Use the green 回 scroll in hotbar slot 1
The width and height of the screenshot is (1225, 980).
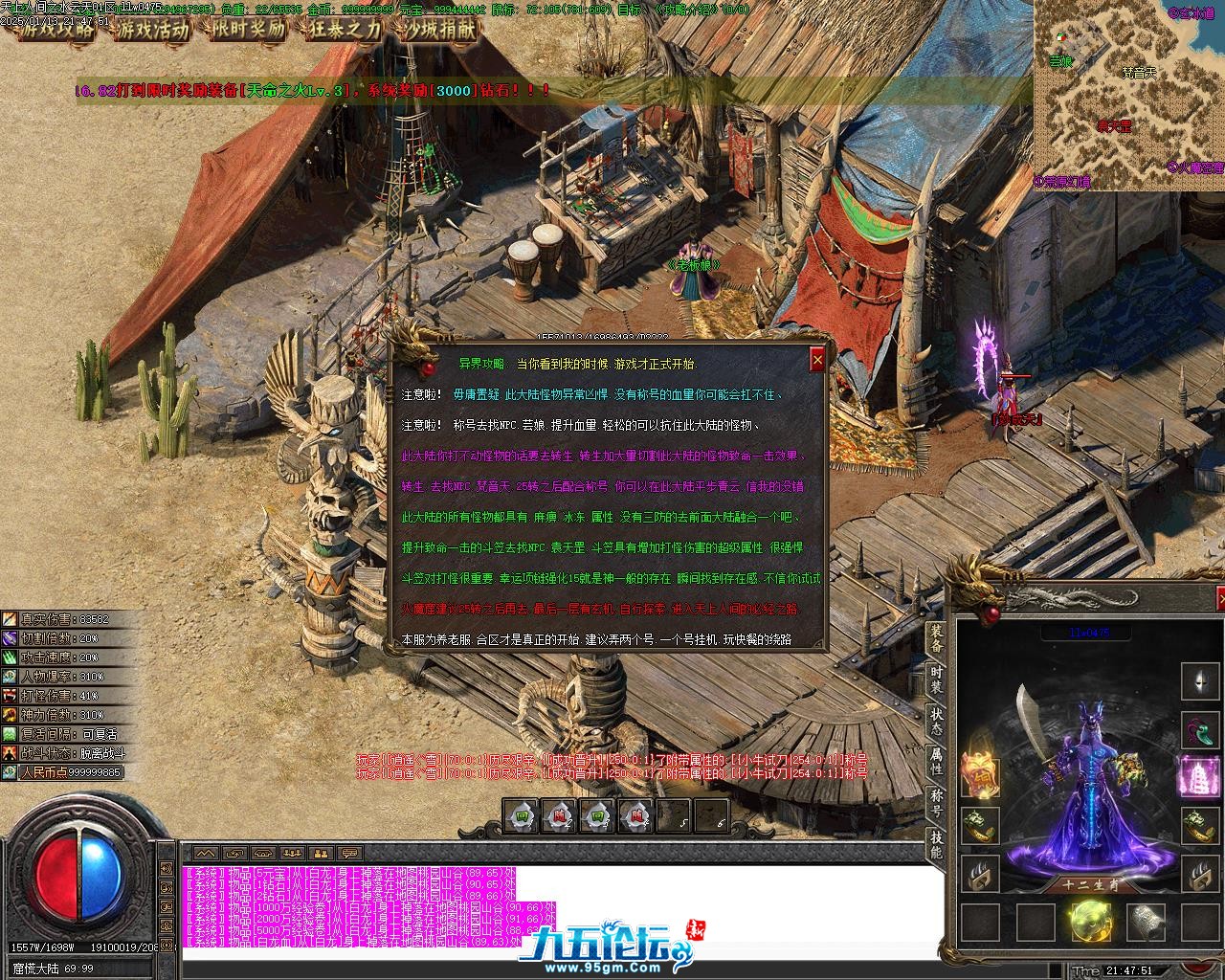pyautogui.click(x=523, y=816)
